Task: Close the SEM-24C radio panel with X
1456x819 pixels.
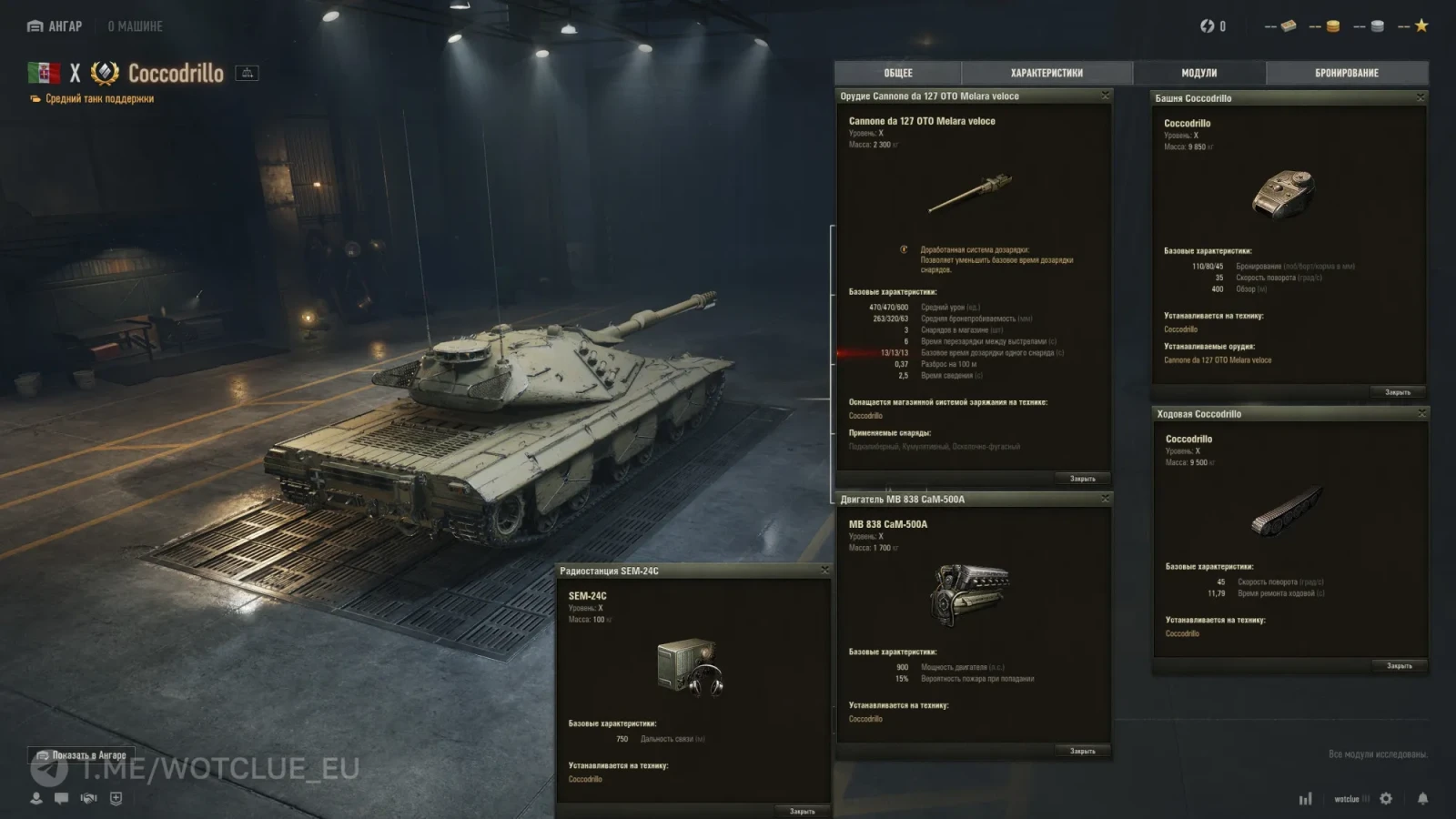Action: click(824, 571)
